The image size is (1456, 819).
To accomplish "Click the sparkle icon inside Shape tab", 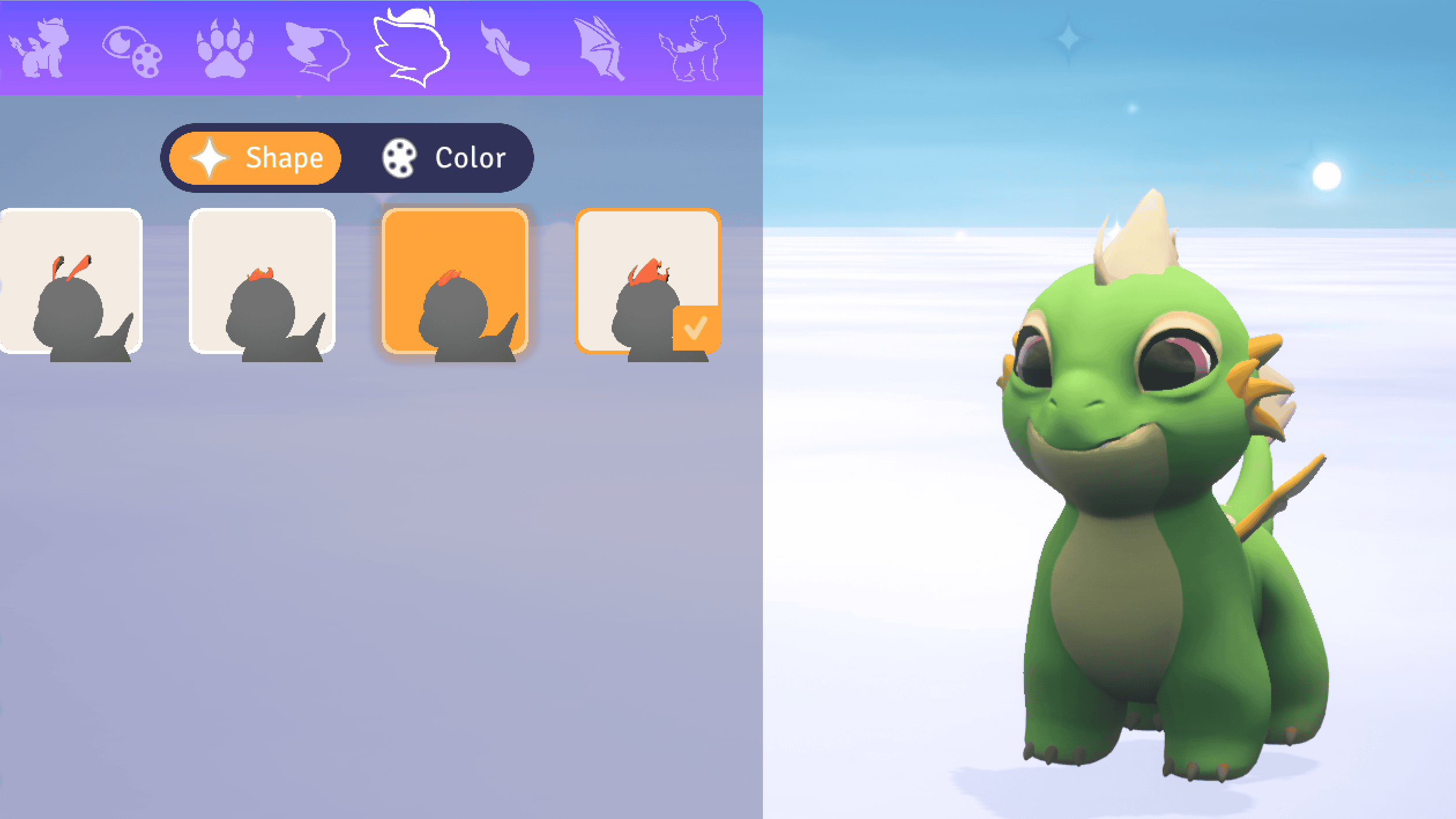I will tap(209, 157).
